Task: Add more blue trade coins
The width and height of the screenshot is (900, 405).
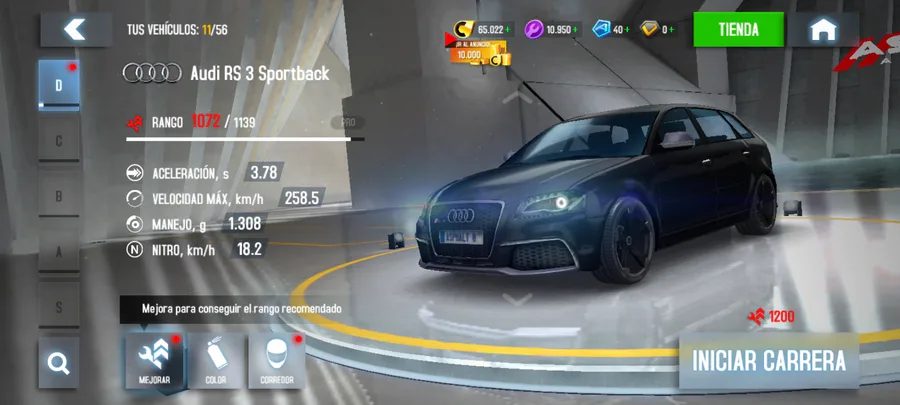Action: pos(627,30)
